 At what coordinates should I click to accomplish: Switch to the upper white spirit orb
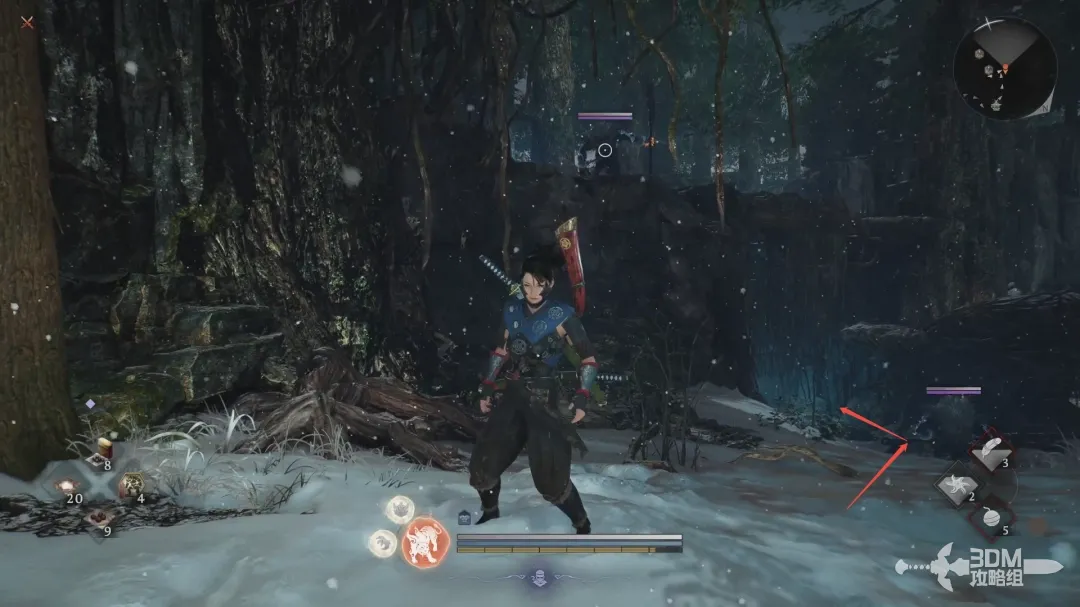[401, 509]
